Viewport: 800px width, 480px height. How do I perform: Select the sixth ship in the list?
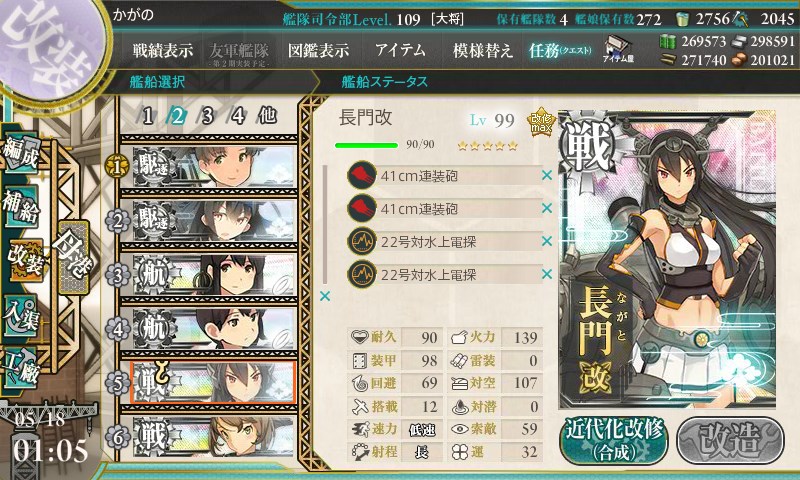point(210,436)
